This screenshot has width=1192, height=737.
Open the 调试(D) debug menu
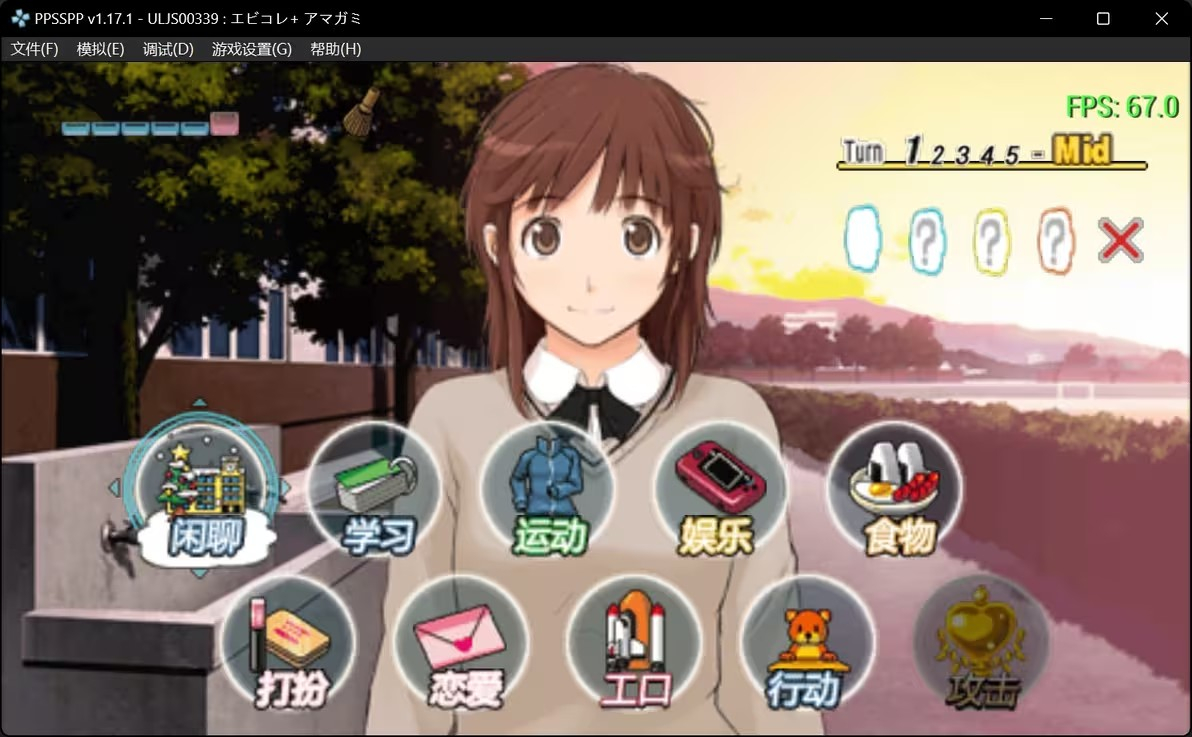click(x=168, y=49)
